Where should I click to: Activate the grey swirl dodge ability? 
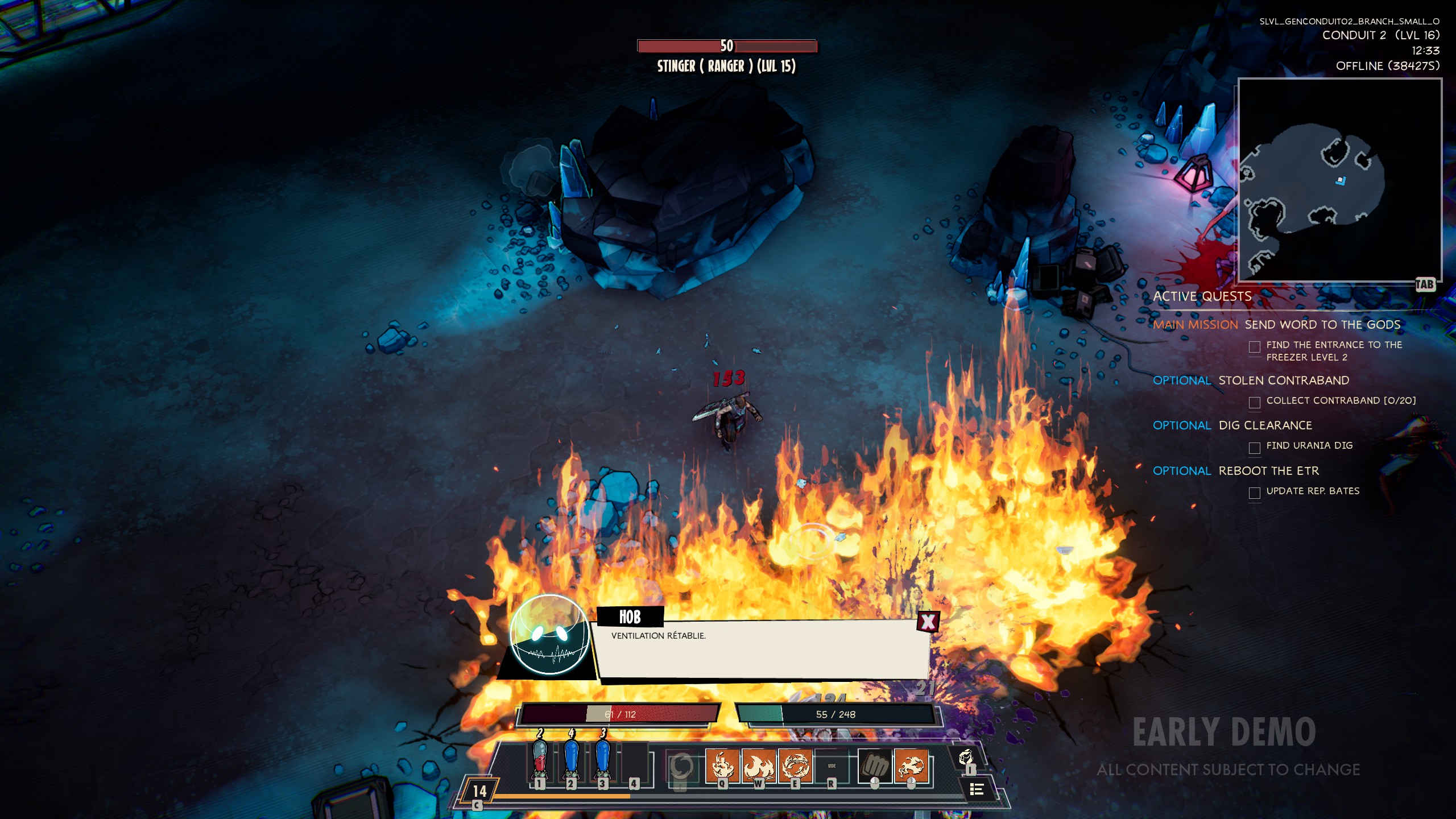(681, 767)
